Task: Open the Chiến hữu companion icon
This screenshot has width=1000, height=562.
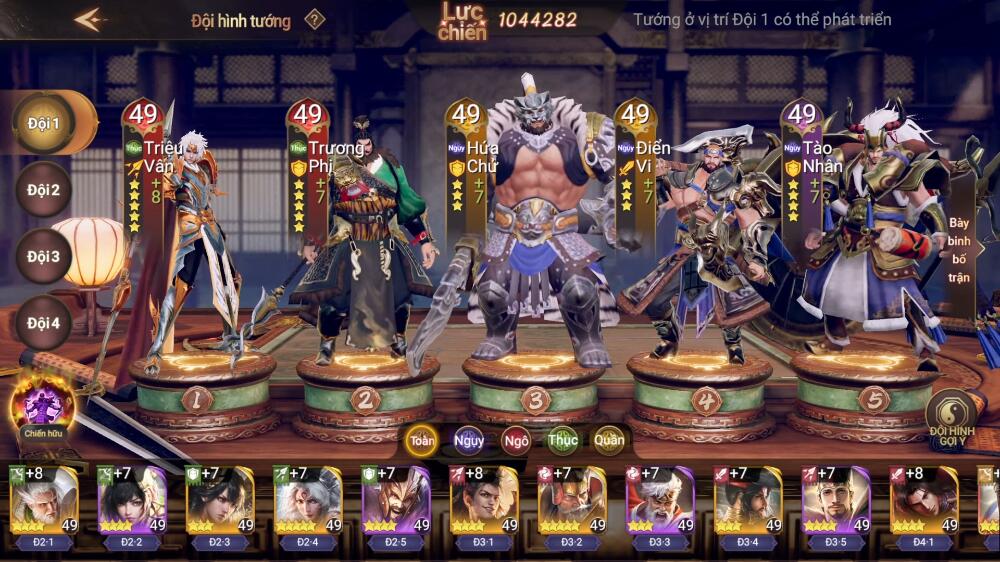Action: click(x=43, y=410)
